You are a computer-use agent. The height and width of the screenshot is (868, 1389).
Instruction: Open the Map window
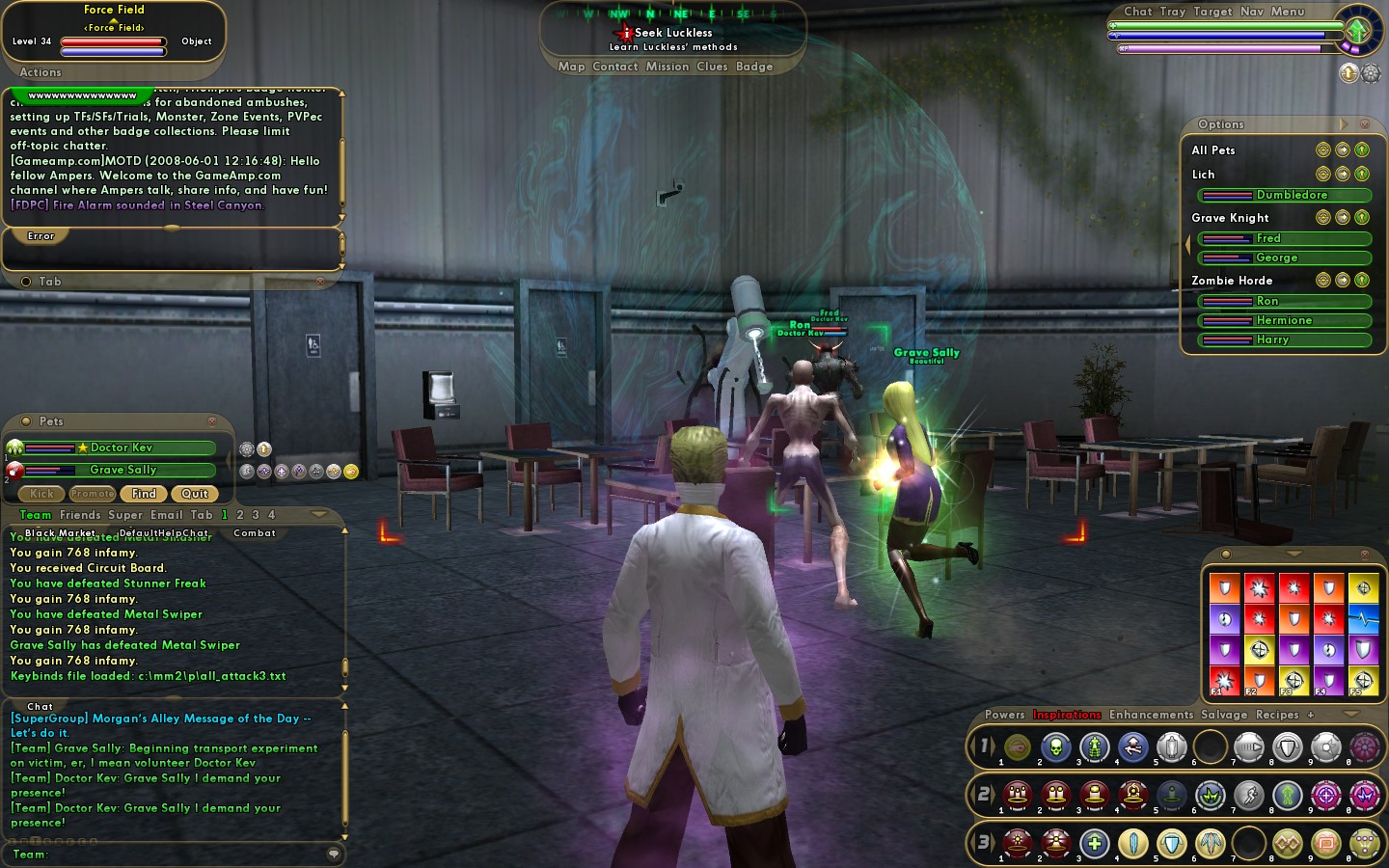571,67
